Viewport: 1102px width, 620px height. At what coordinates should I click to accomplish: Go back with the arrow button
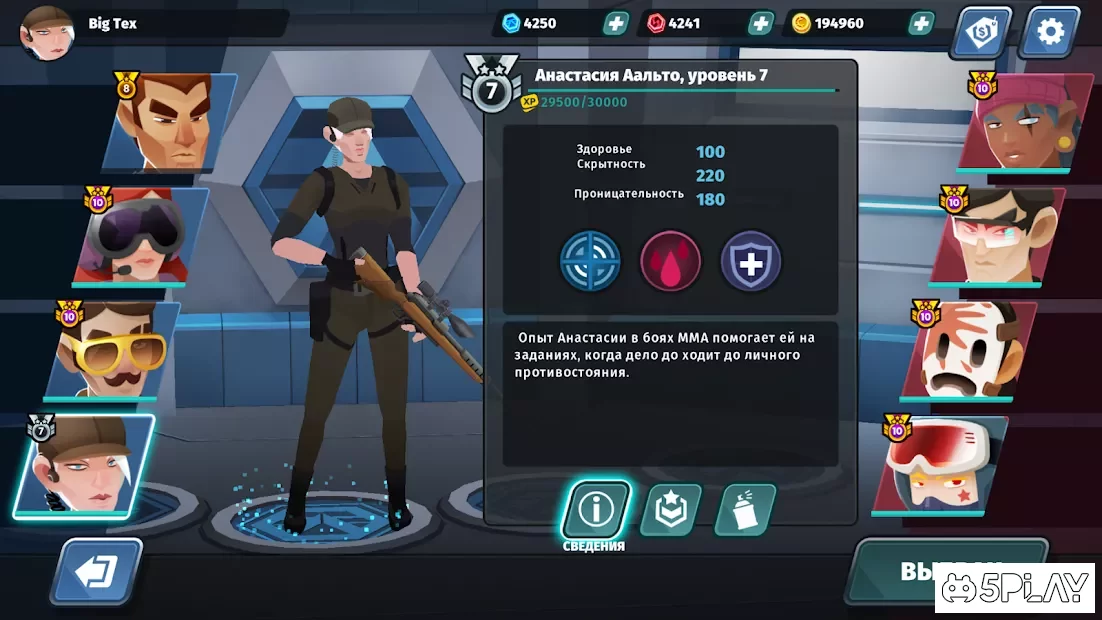(x=97, y=573)
